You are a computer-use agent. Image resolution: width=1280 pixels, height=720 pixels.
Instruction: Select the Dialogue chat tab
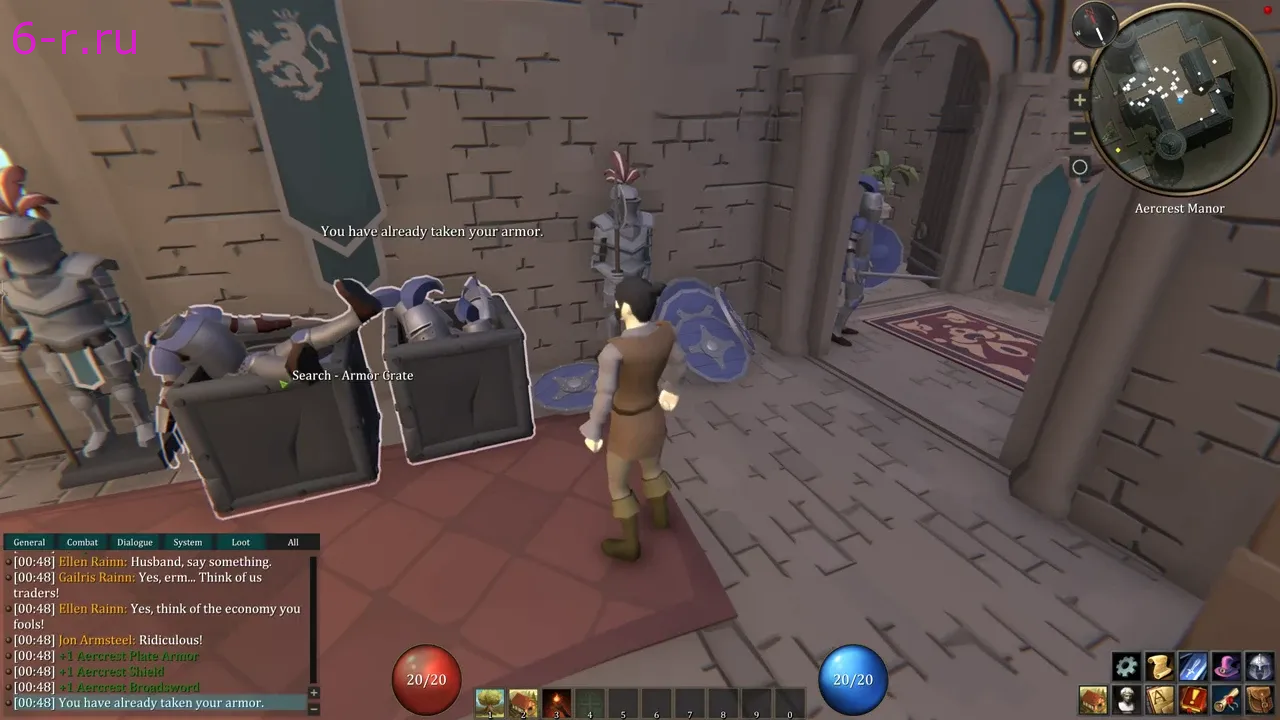(x=135, y=542)
